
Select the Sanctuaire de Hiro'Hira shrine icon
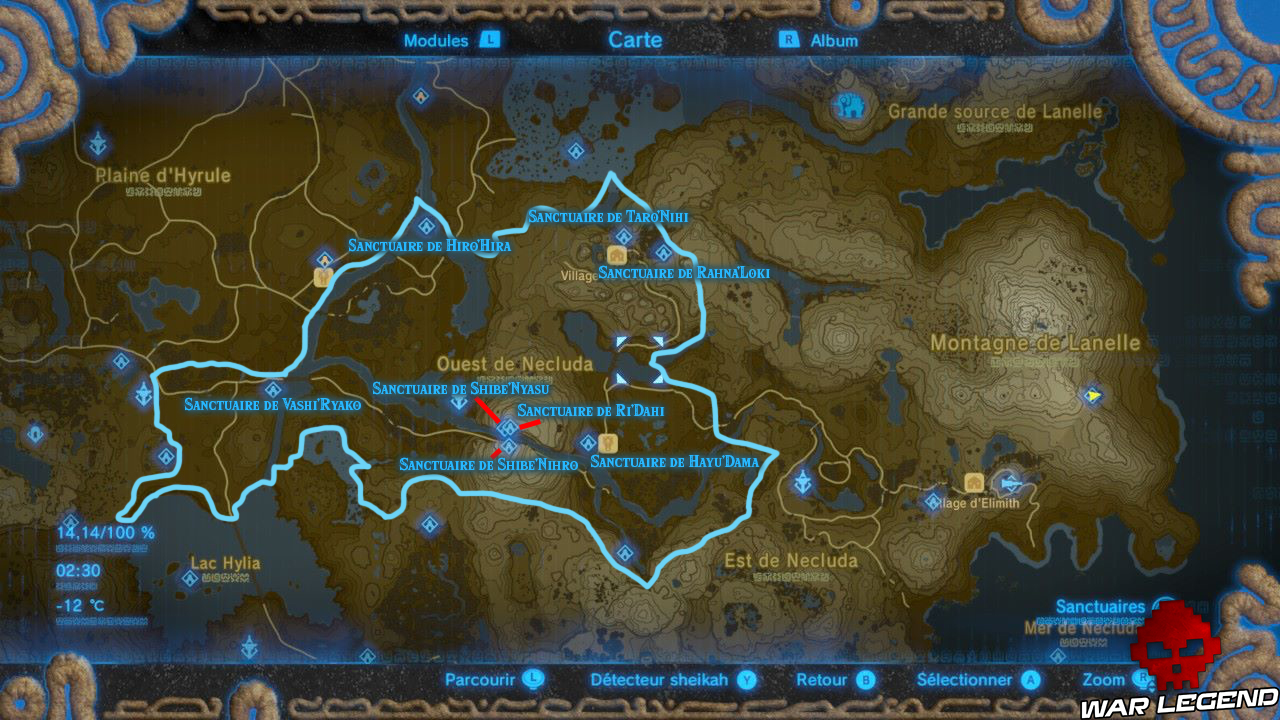tap(426, 226)
